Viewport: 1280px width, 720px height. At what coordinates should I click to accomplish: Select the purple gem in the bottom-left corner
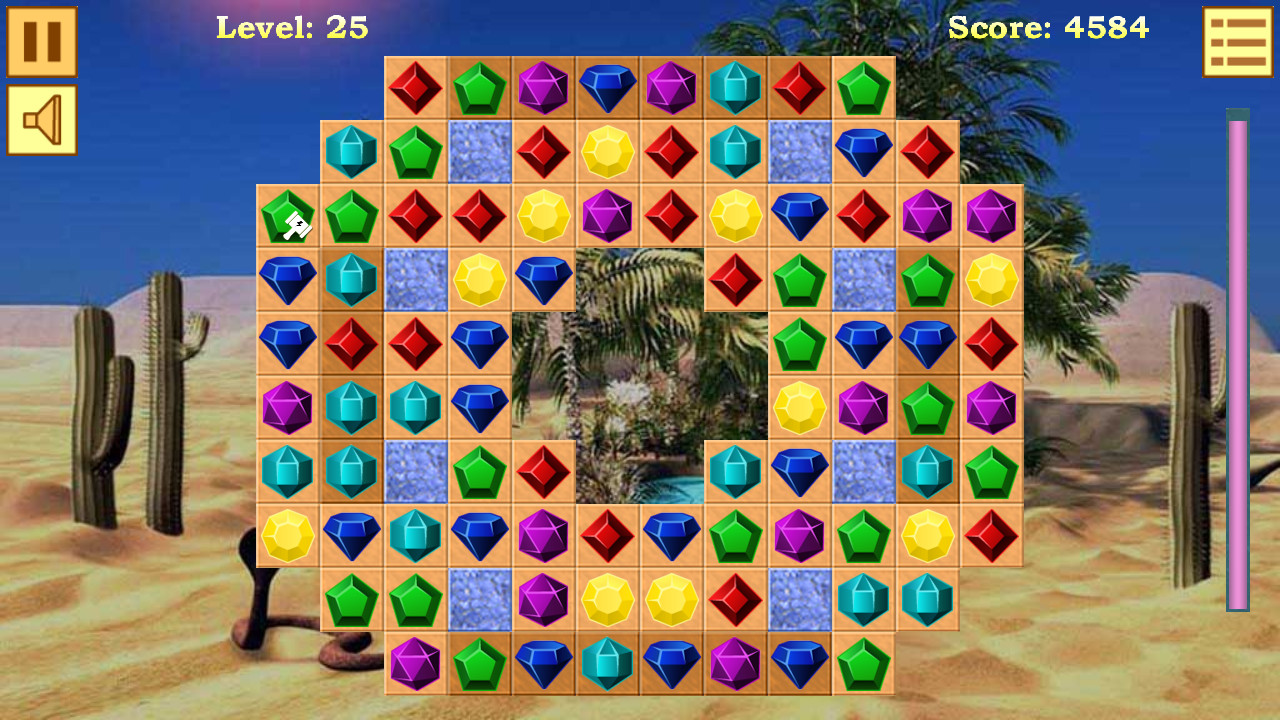click(415, 663)
